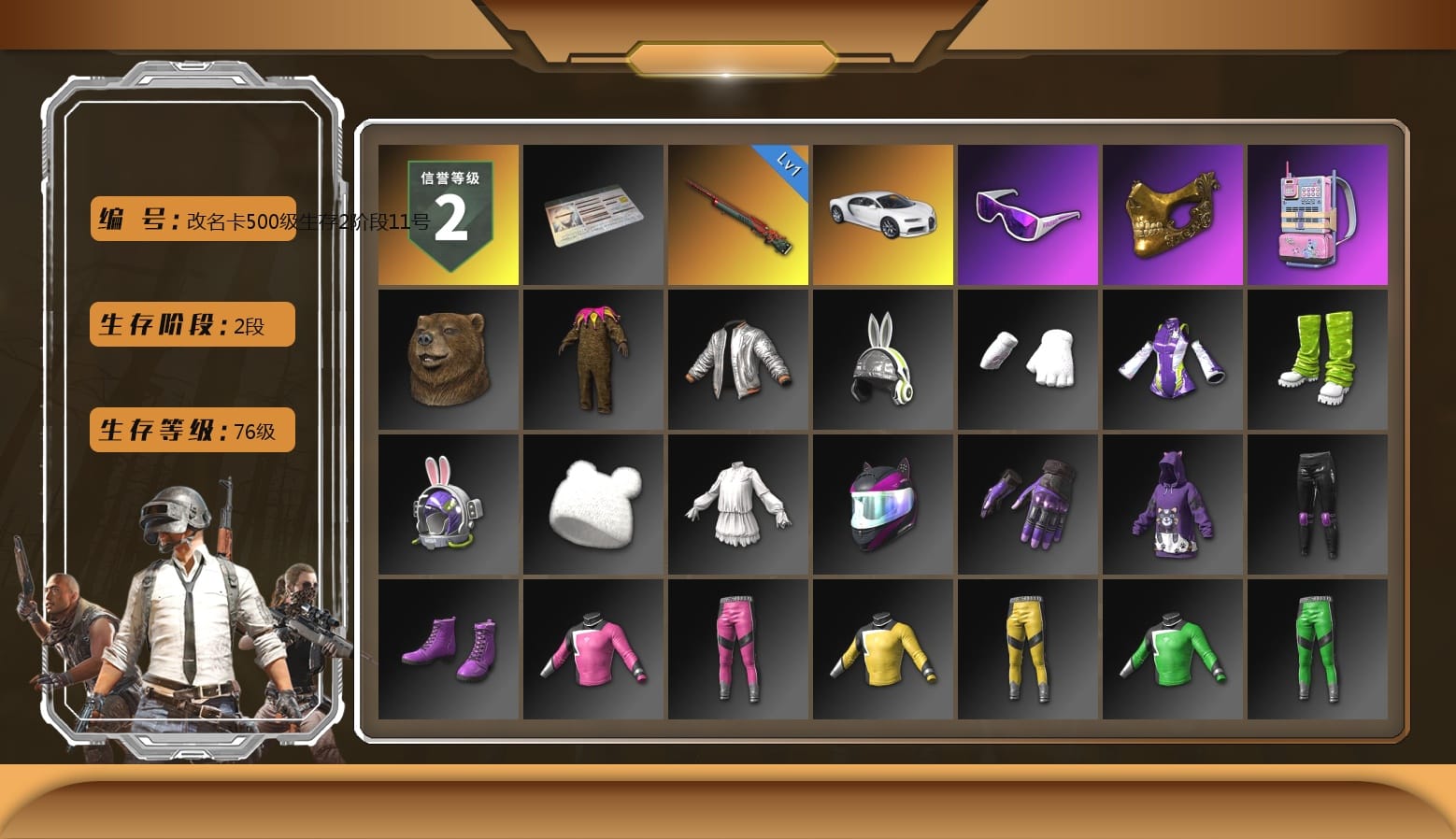Inspect the golden skull masquerade mask
The width and height of the screenshot is (1456, 839).
[x=1172, y=214]
